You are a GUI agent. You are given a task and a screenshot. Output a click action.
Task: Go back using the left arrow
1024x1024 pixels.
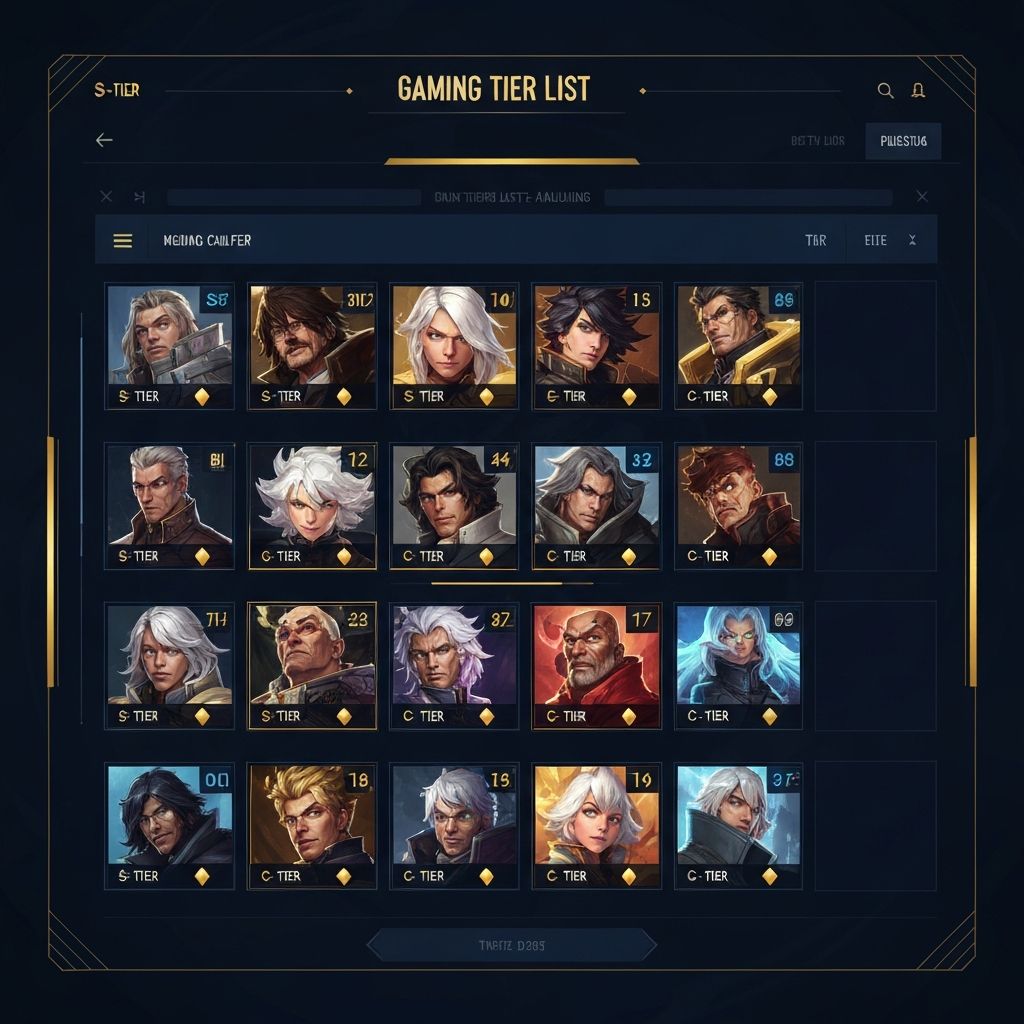[104, 140]
